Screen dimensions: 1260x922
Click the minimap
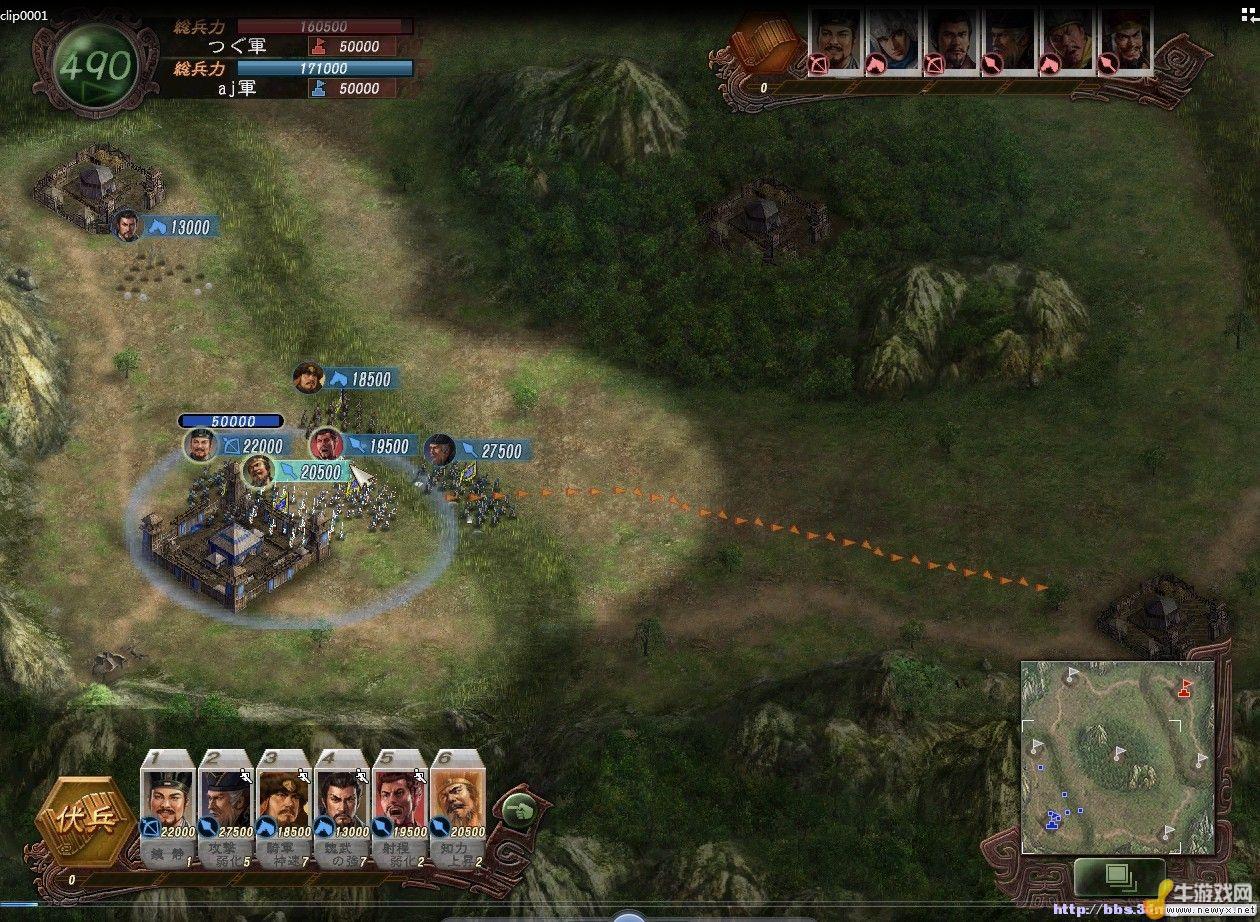[x=1117, y=757]
